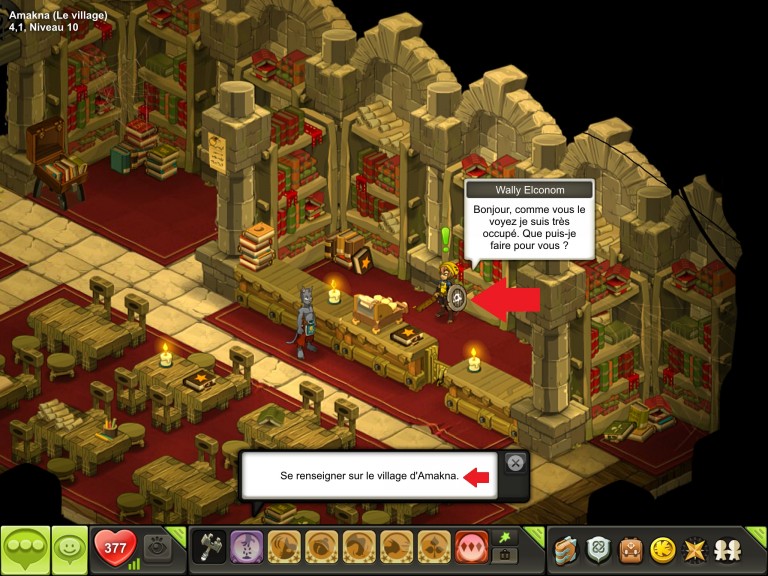Screen dimensions: 768x576
Task: Select the hammer weapon attack slot
Action: tap(209, 548)
